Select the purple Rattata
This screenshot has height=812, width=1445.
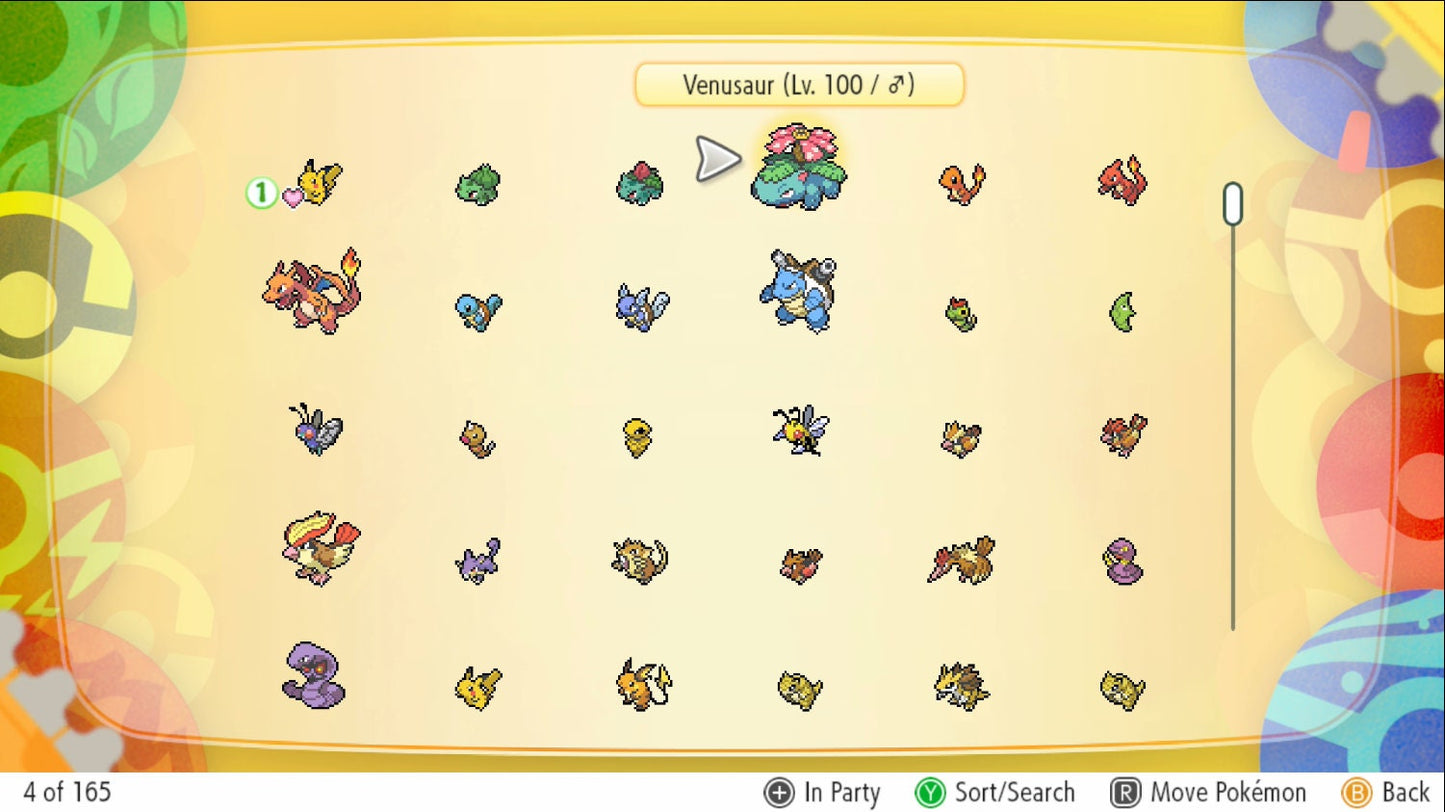click(478, 560)
